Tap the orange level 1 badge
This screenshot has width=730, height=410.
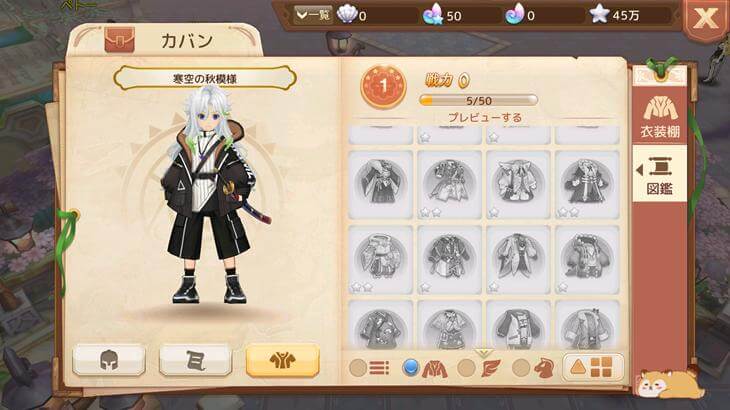(383, 88)
